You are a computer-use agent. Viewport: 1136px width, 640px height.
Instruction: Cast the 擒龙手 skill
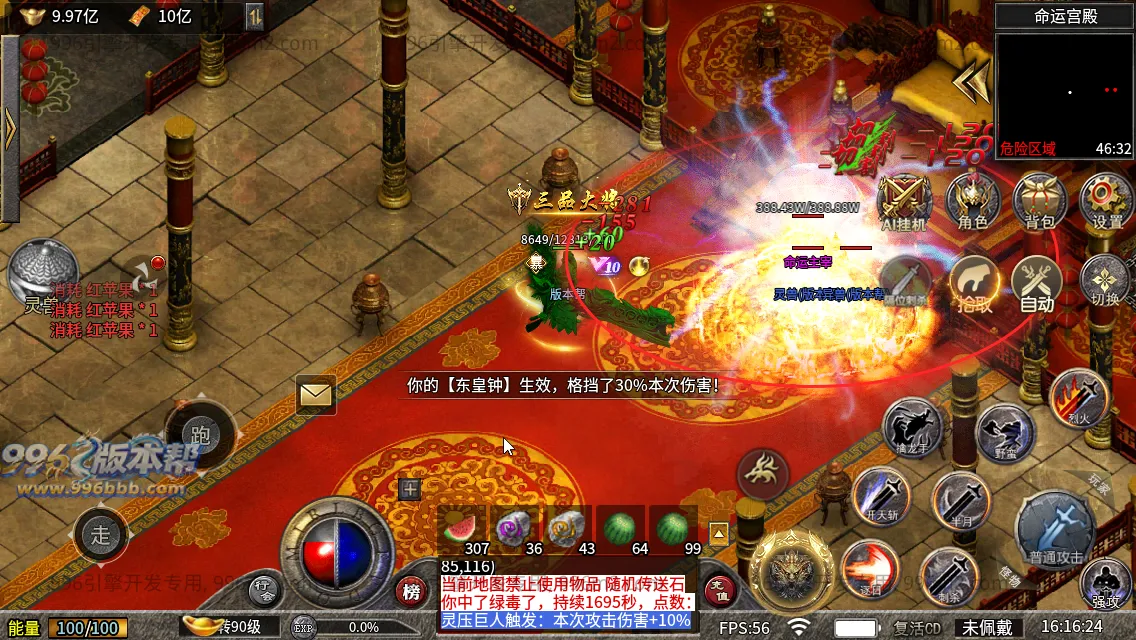pyautogui.click(x=913, y=428)
